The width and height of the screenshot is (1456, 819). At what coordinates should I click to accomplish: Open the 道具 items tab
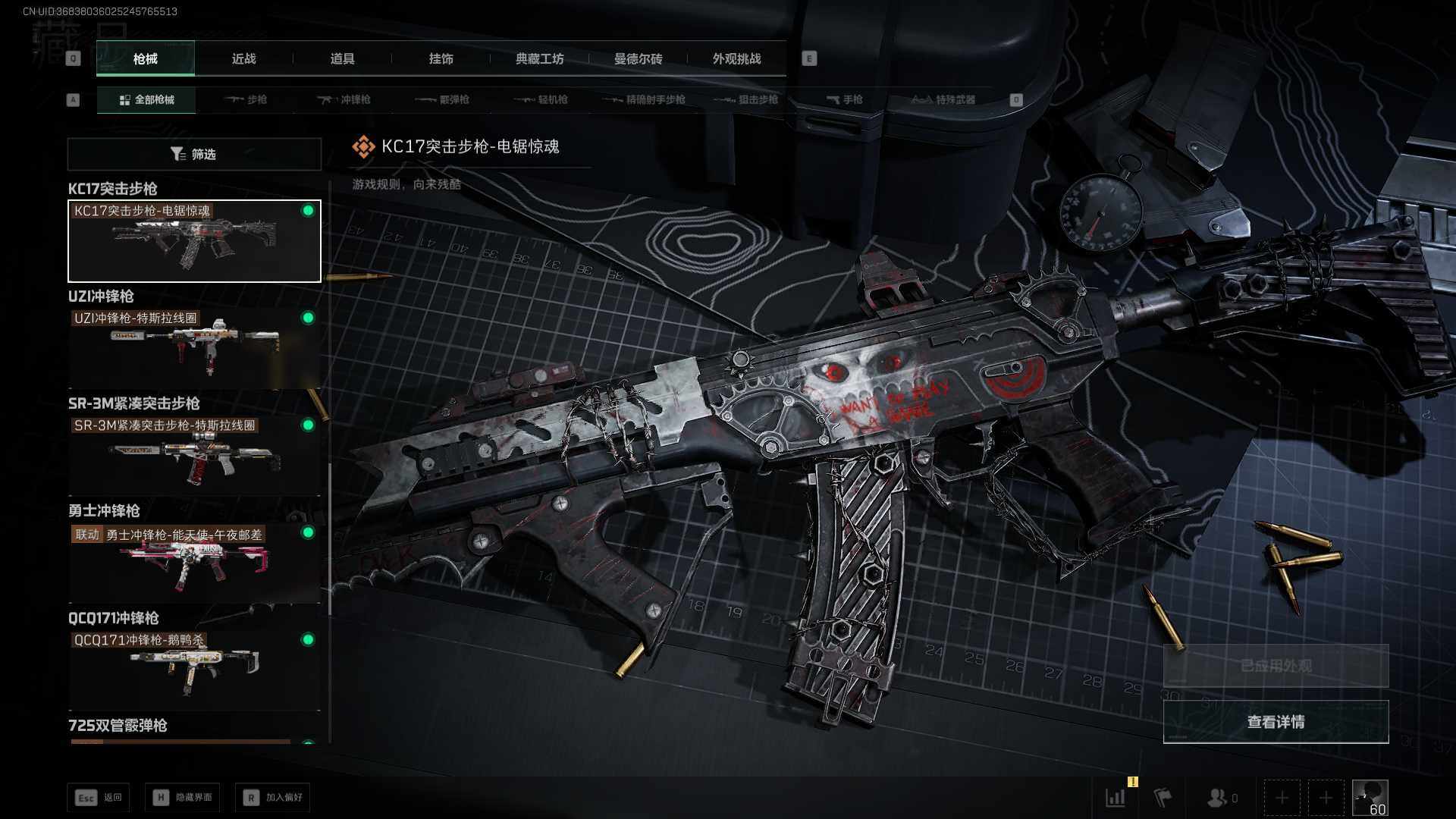(x=342, y=59)
